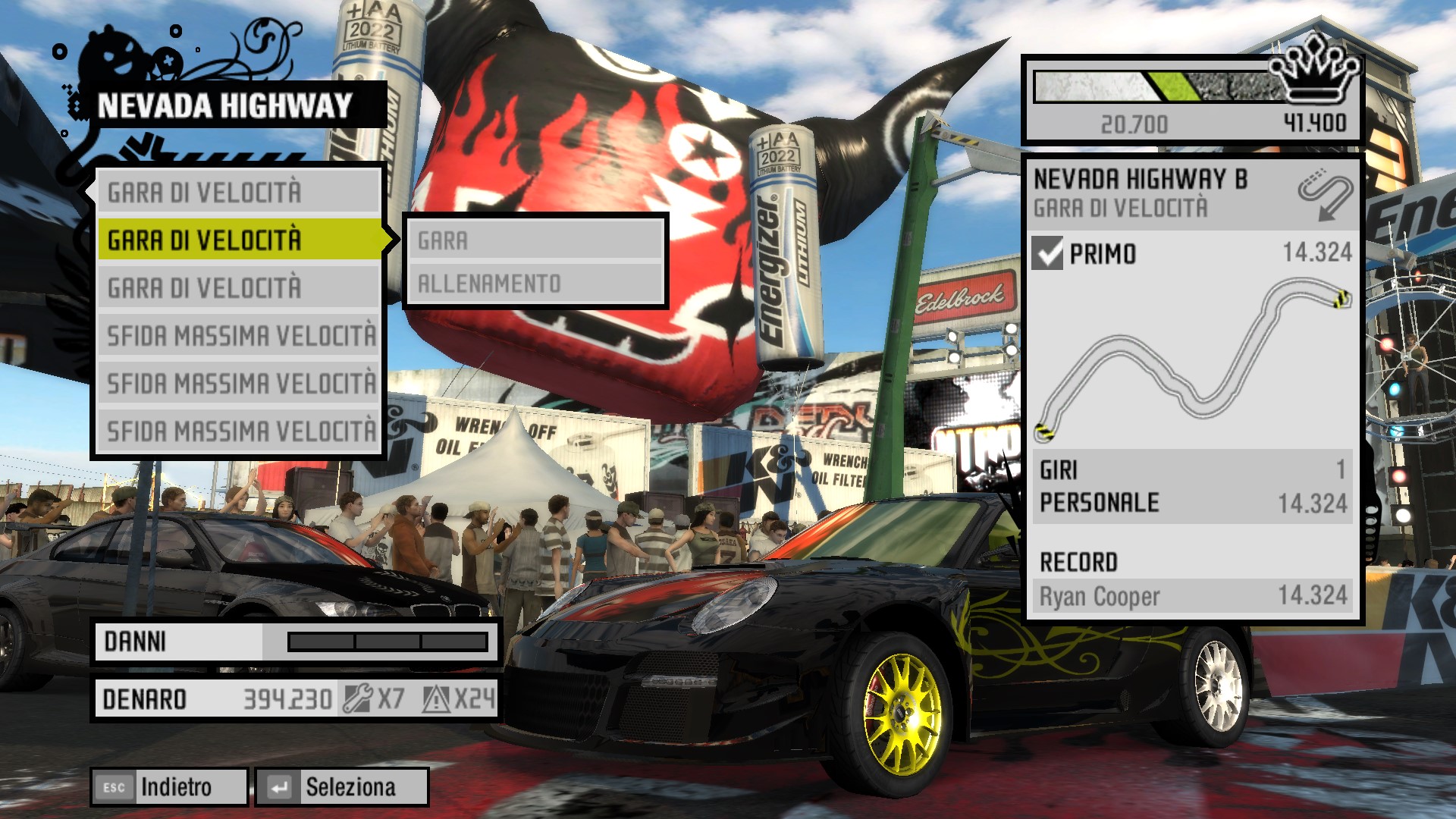Image resolution: width=1456 pixels, height=819 pixels.
Task: Confirm with the Seleziona button
Action: (342, 787)
